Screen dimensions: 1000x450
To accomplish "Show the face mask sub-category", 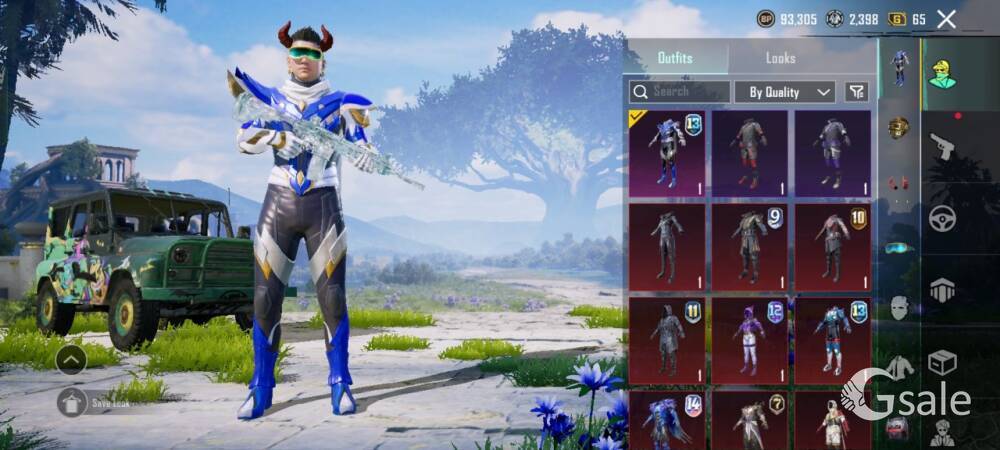I will point(899,308).
